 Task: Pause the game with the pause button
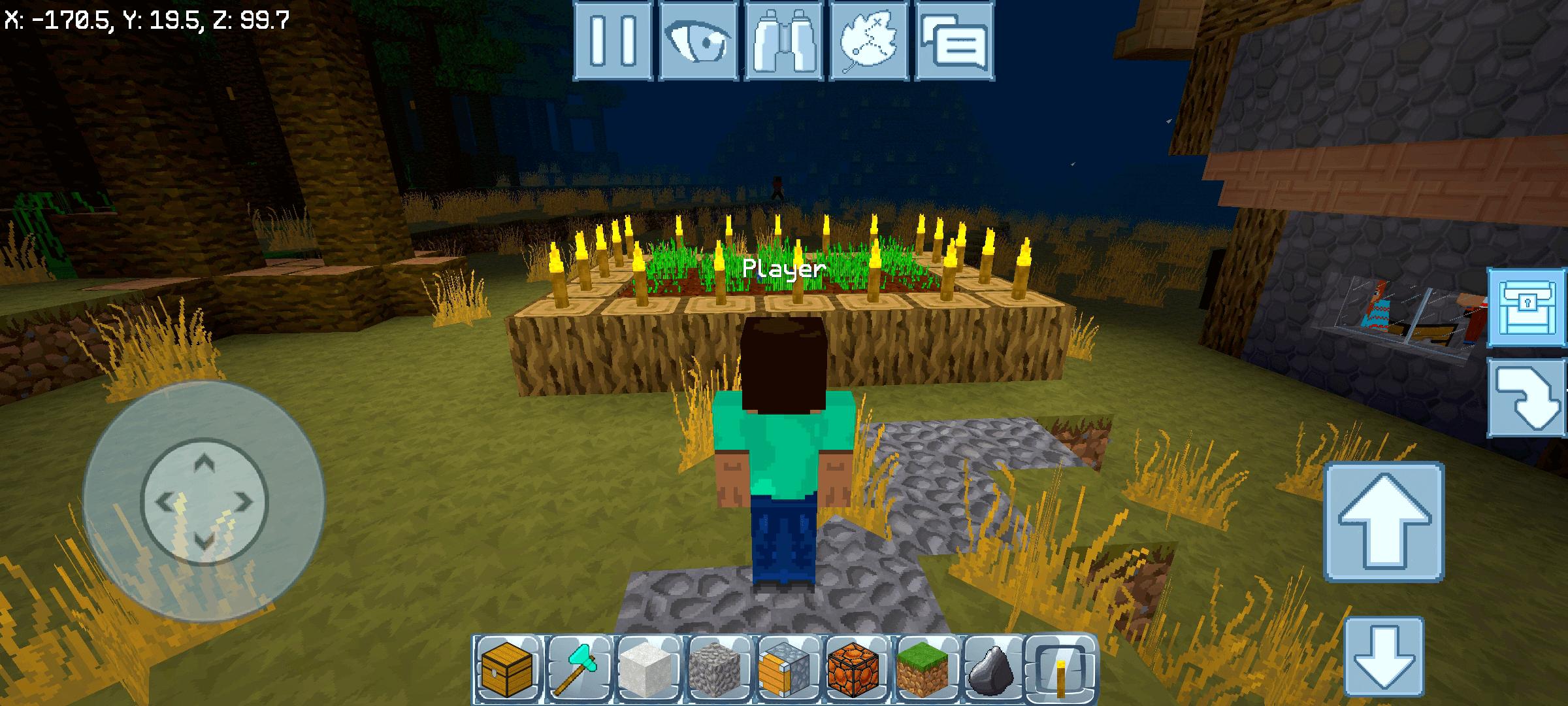click(x=613, y=41)
